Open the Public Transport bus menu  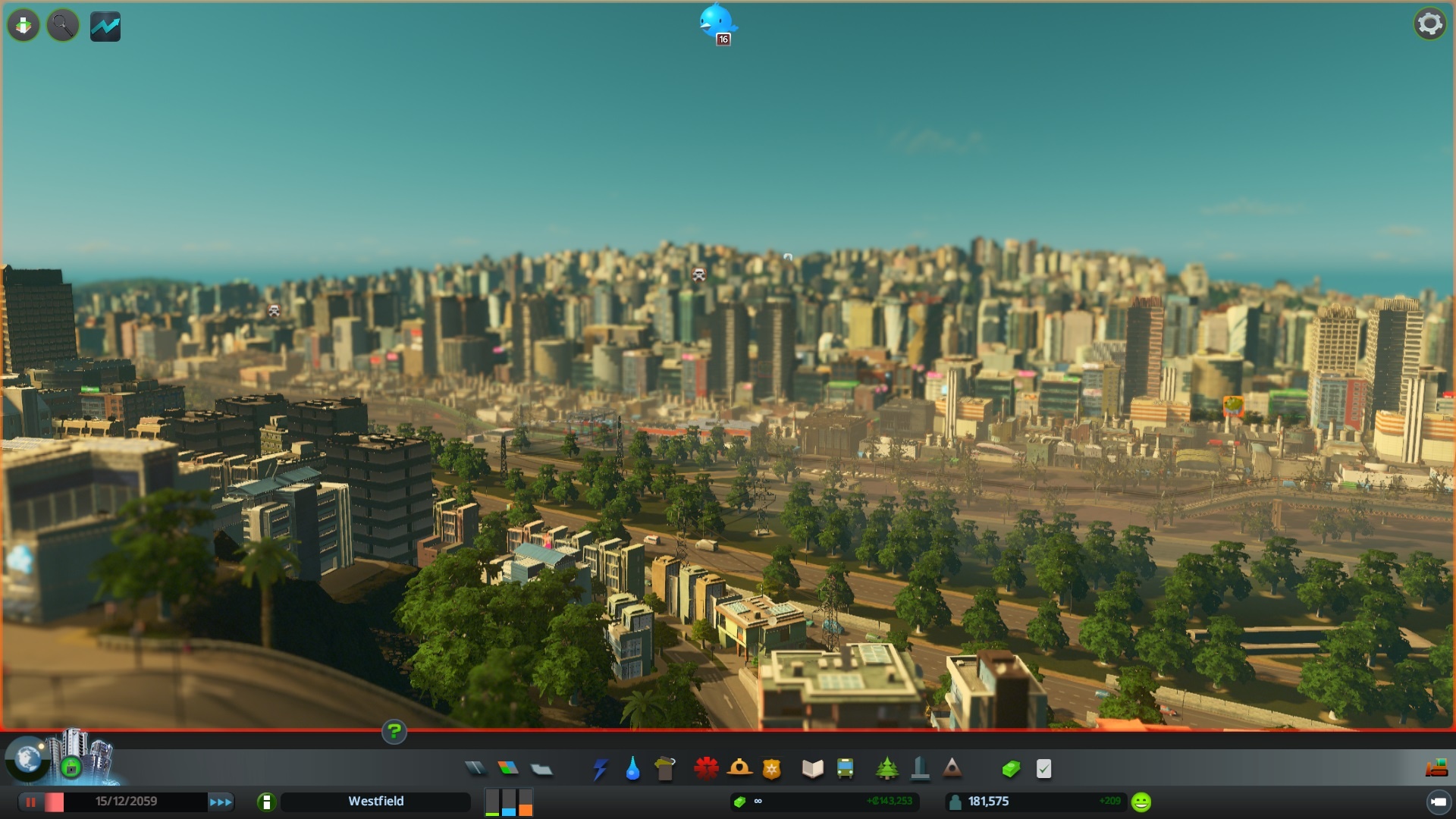click(845, 769)
